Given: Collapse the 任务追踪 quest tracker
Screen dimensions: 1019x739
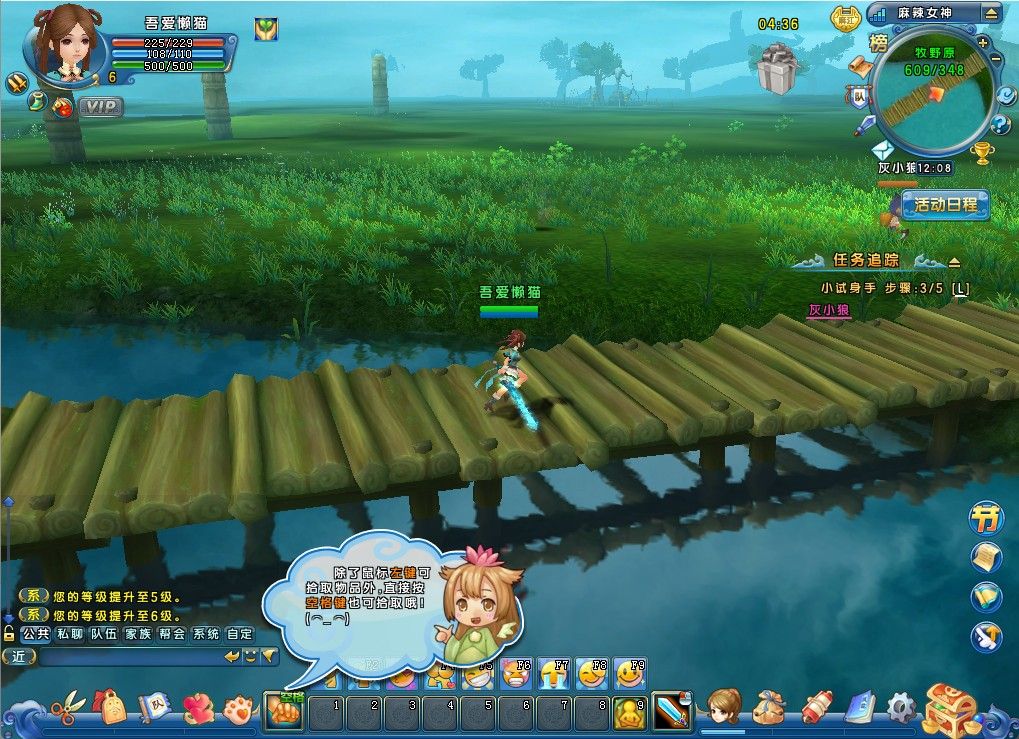Looking at the screenshot, I should pos(954,262).
